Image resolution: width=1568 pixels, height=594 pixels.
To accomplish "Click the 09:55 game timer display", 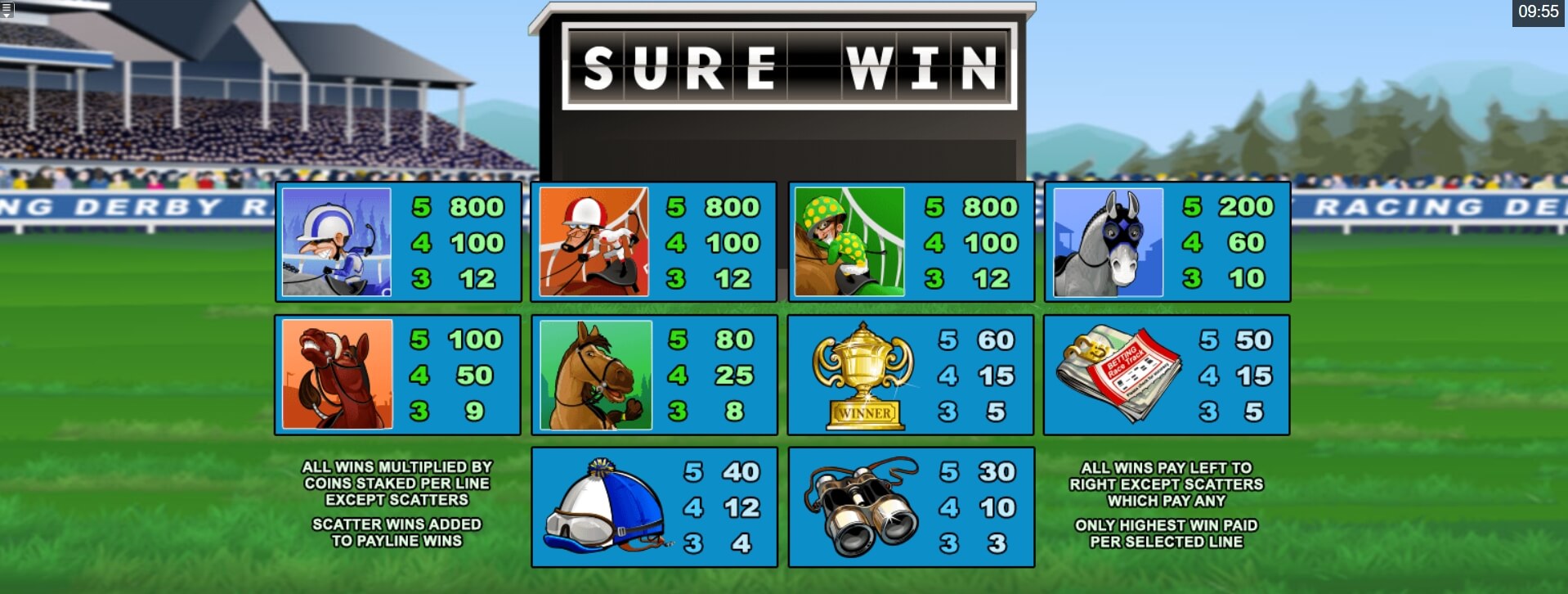I will (1539, 11).
